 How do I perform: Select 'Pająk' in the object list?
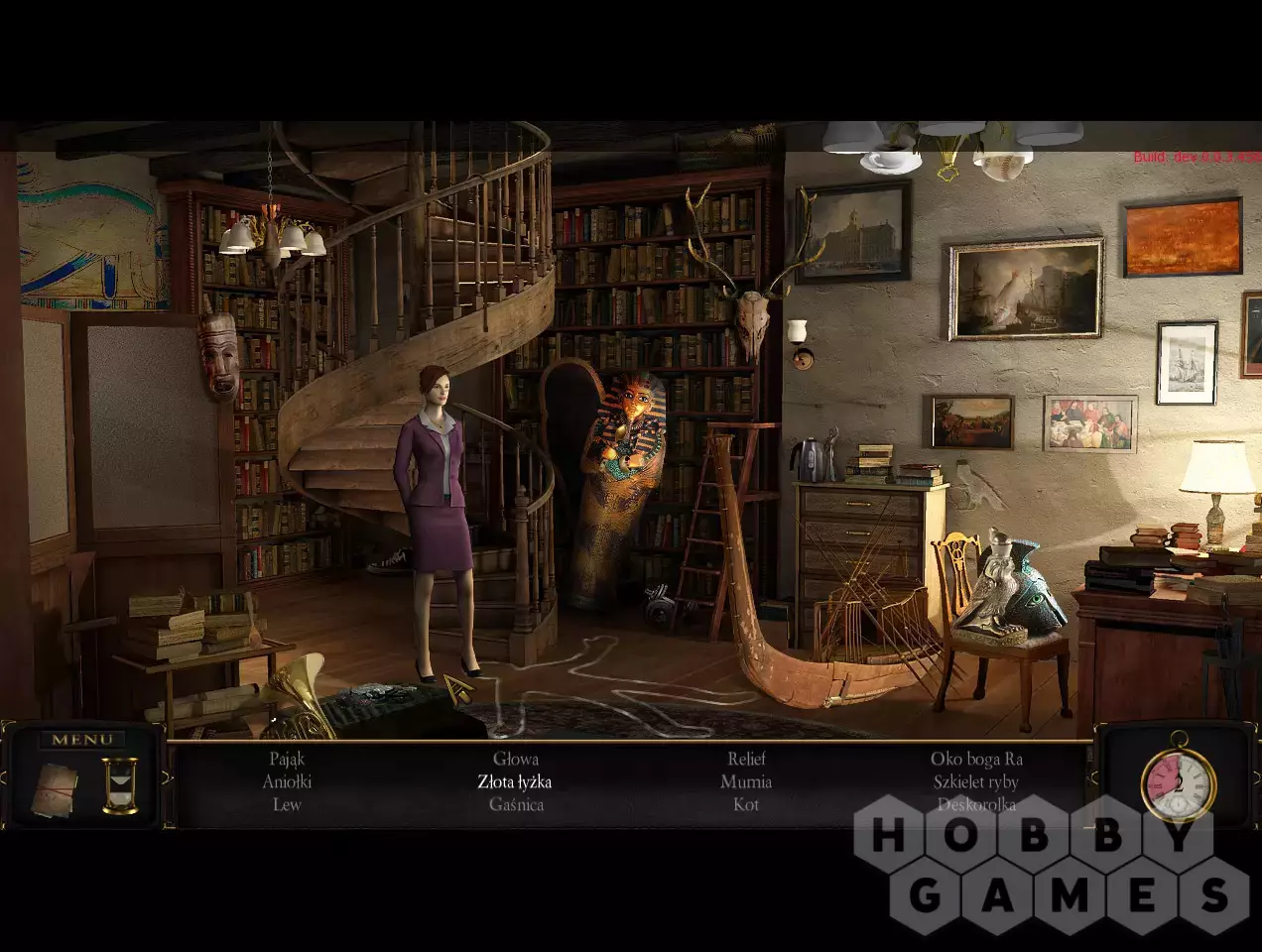(287, 760)
